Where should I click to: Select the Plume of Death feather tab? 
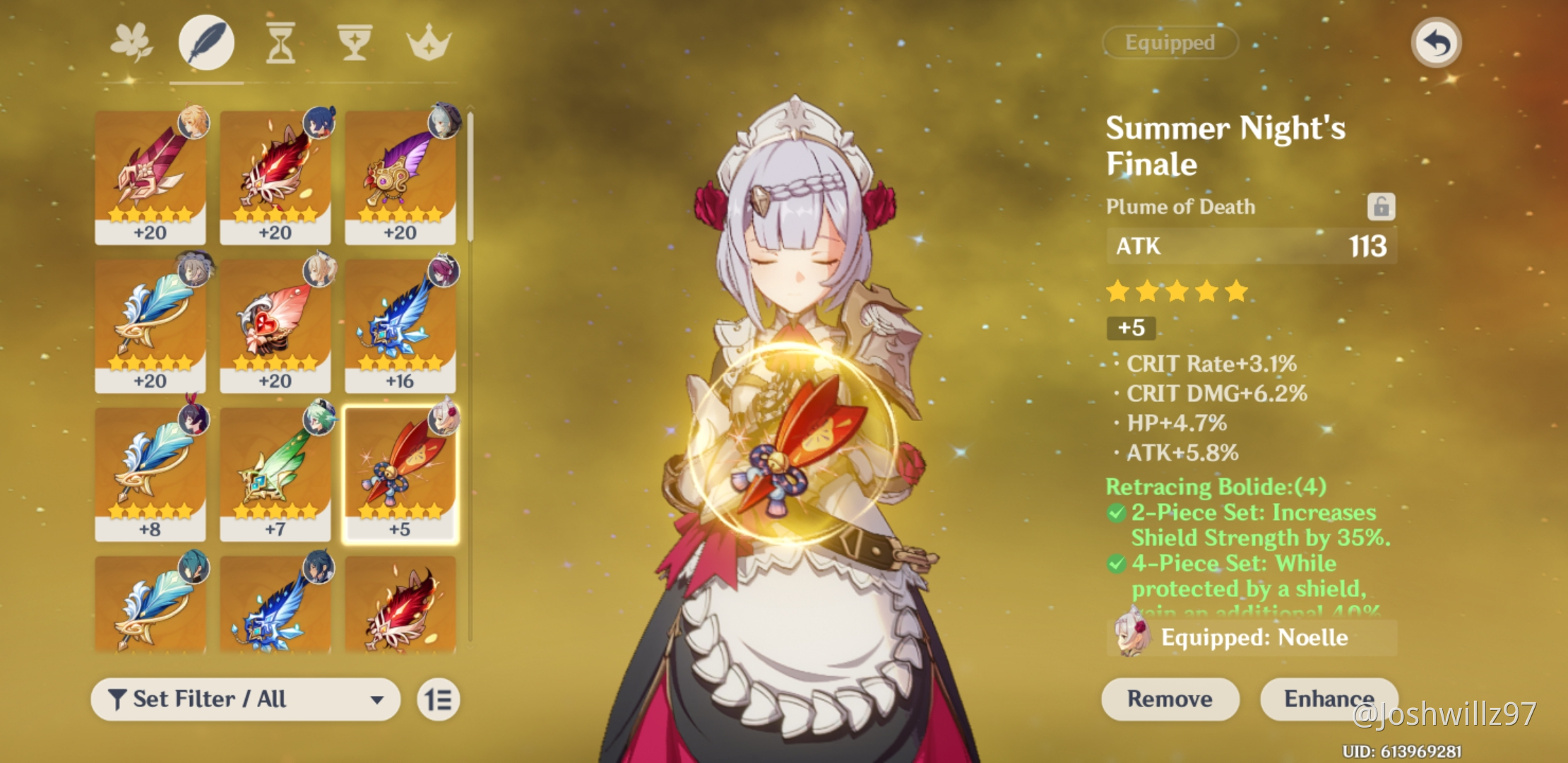coord(206,43)
